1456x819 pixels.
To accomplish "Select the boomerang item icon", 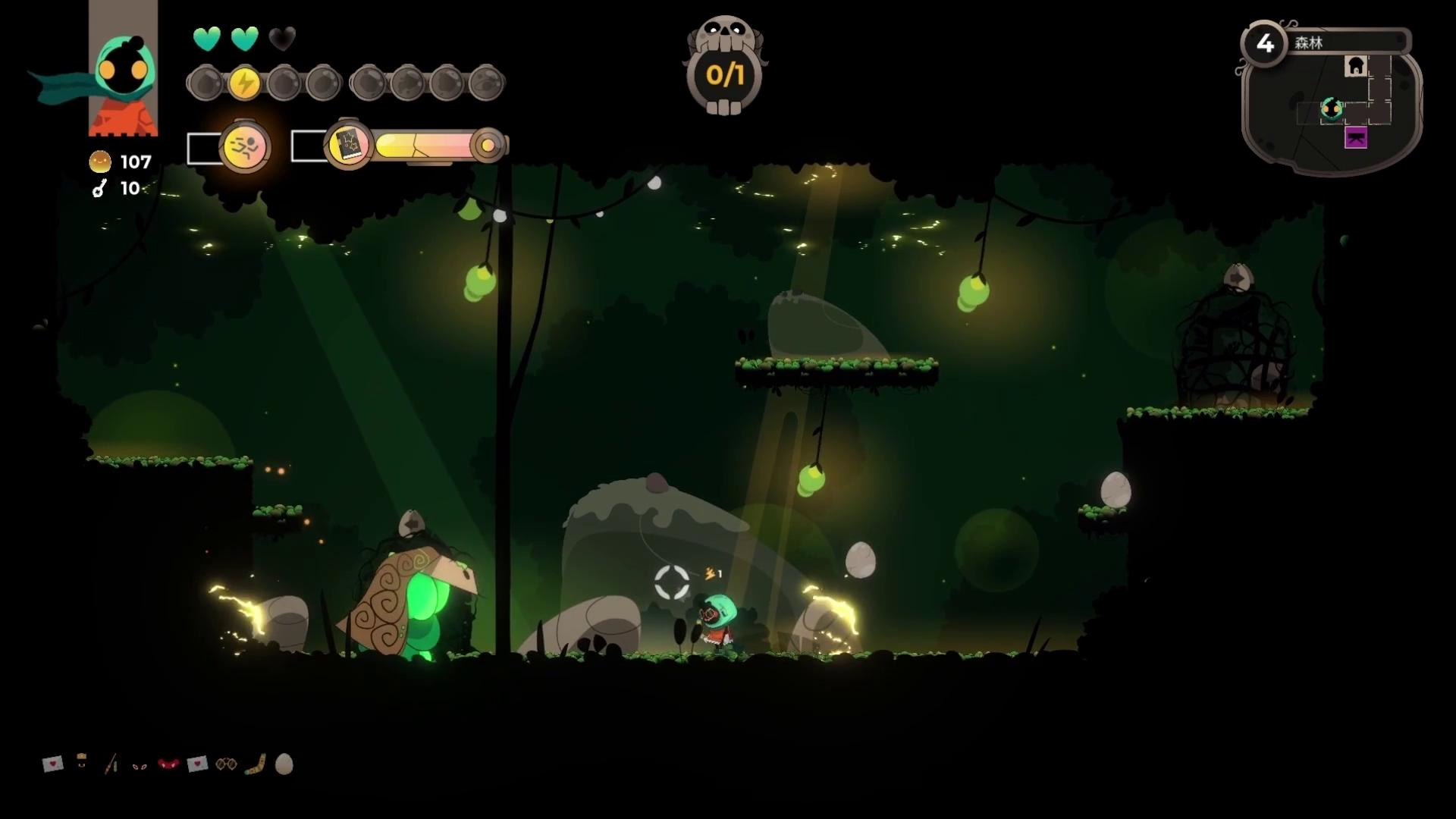I will [x=256, y=764].
